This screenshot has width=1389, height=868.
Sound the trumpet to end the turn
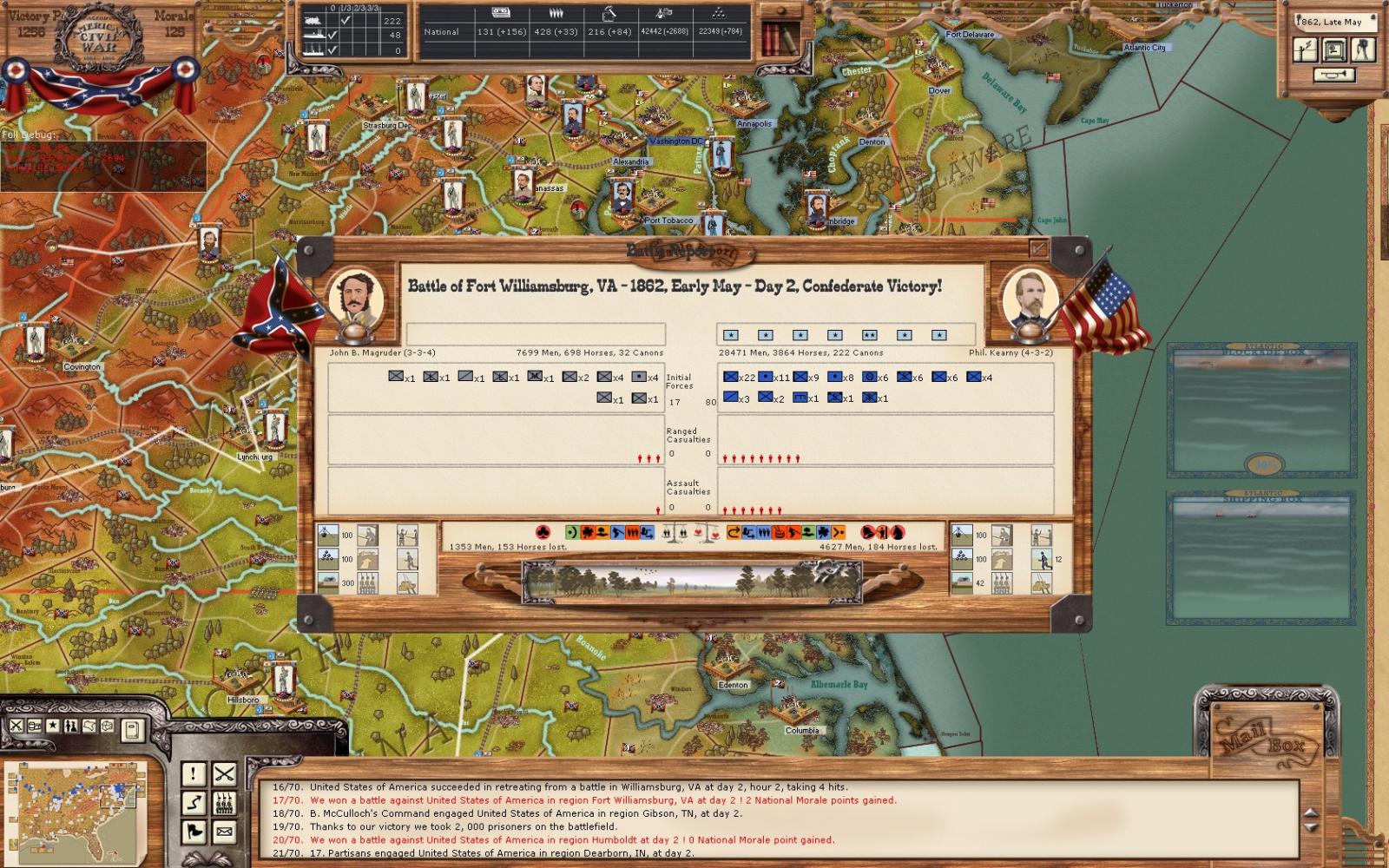(1334, 75)
